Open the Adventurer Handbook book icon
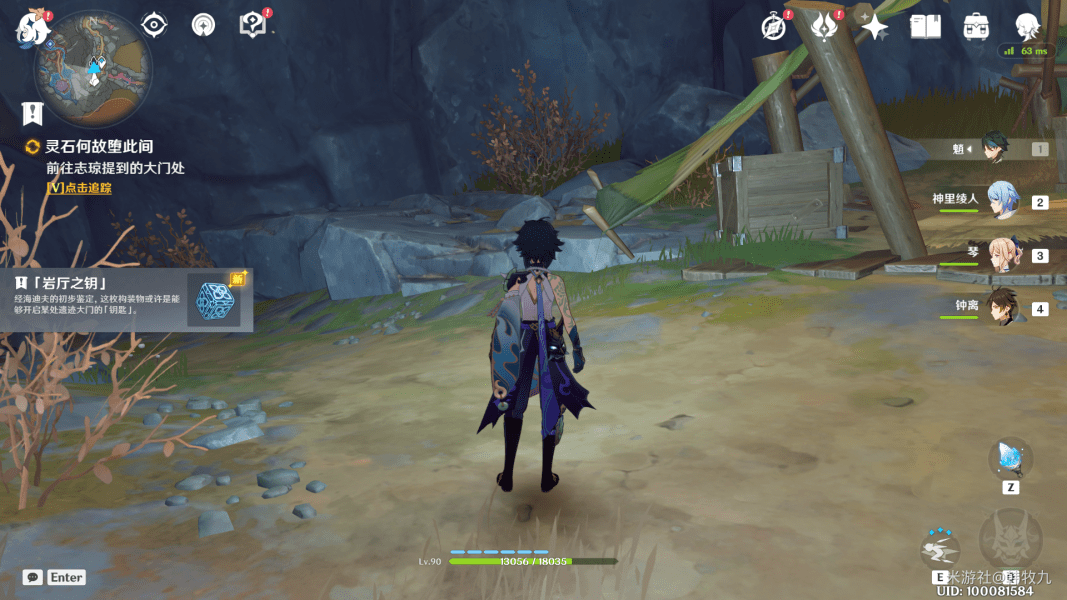The width and height of the screenshot is (1067, 600). click(925, 27)
